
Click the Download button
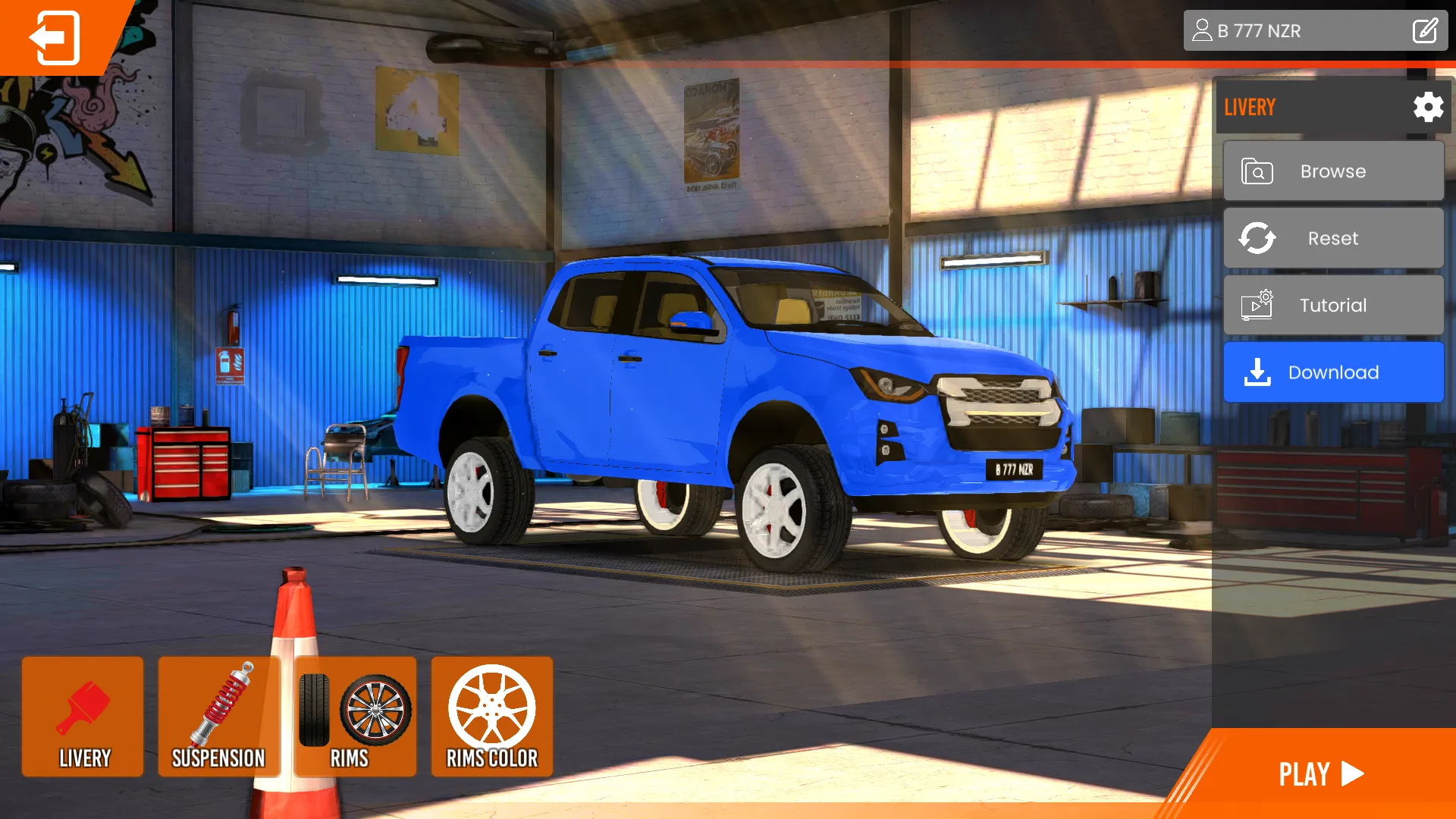1334,372
